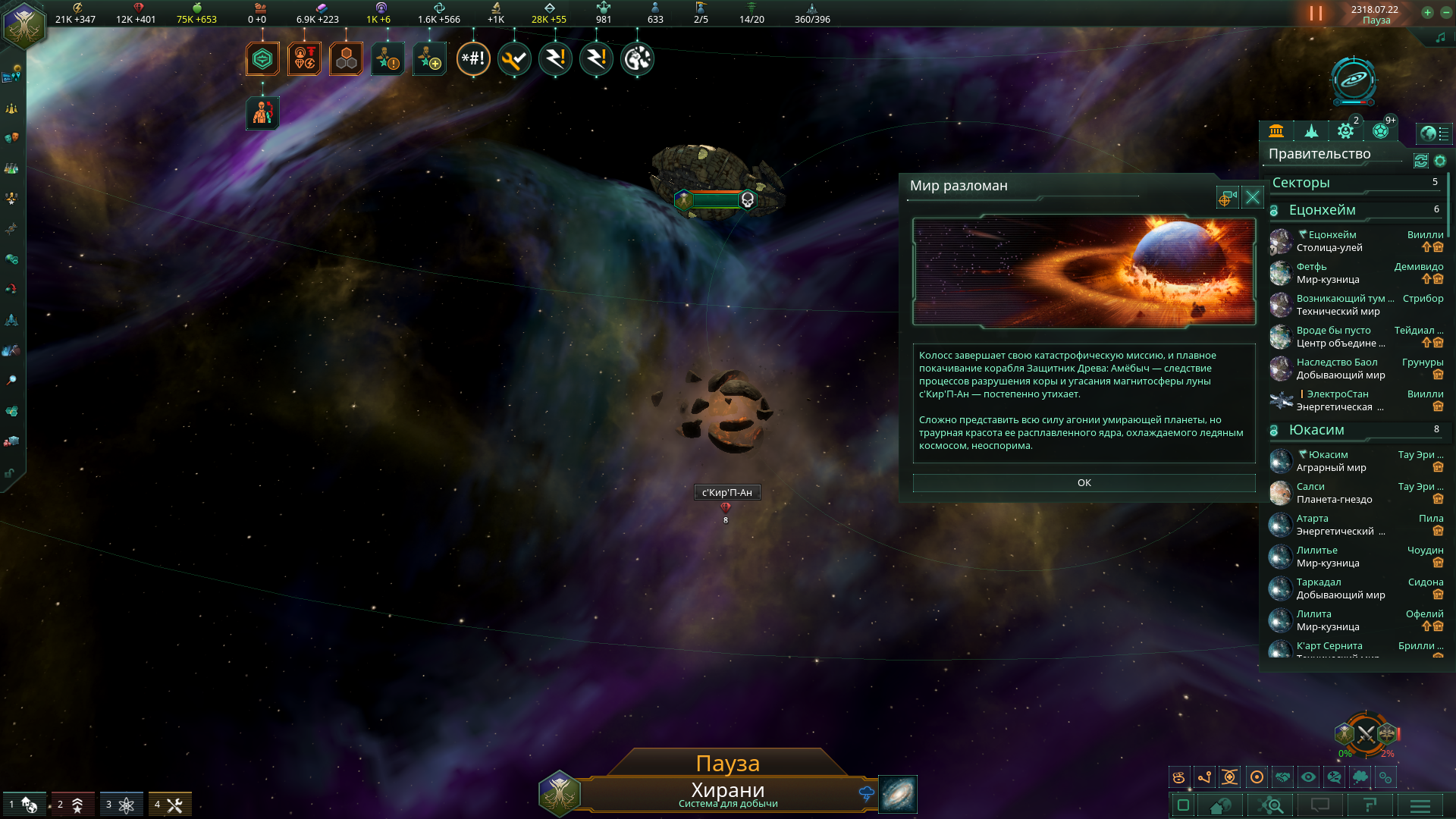Screen dimensions: 1456x819
Task: Go to event location target icon
Action: [x=1227, y=198]
